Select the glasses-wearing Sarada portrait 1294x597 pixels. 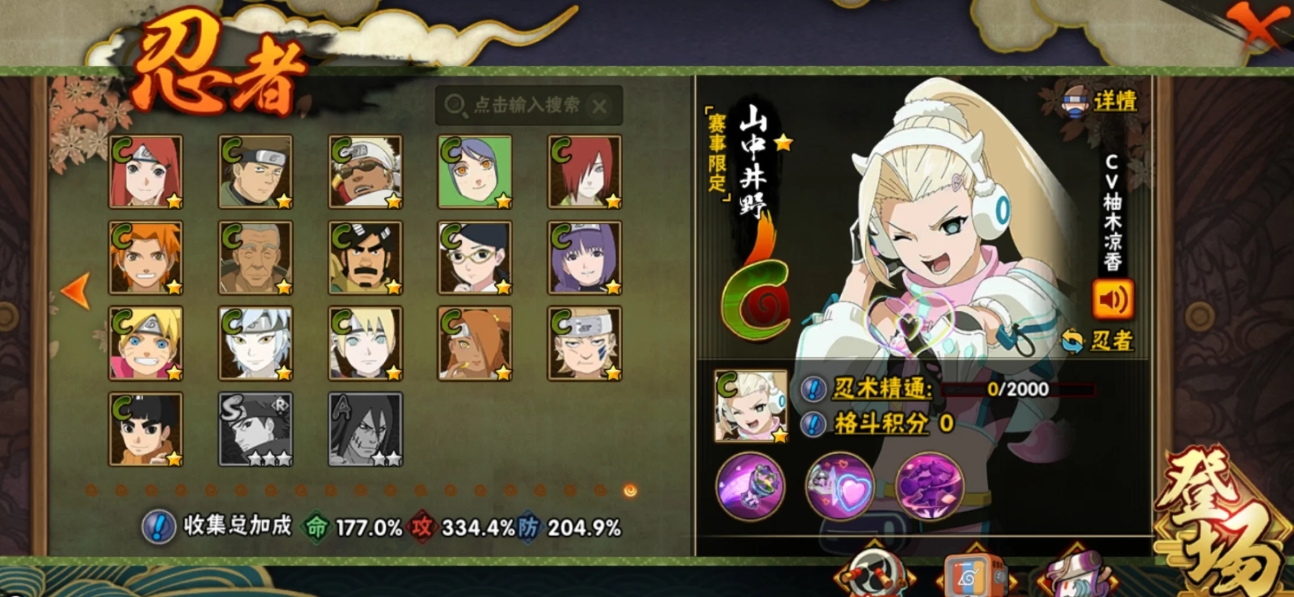tap(475, 258)
